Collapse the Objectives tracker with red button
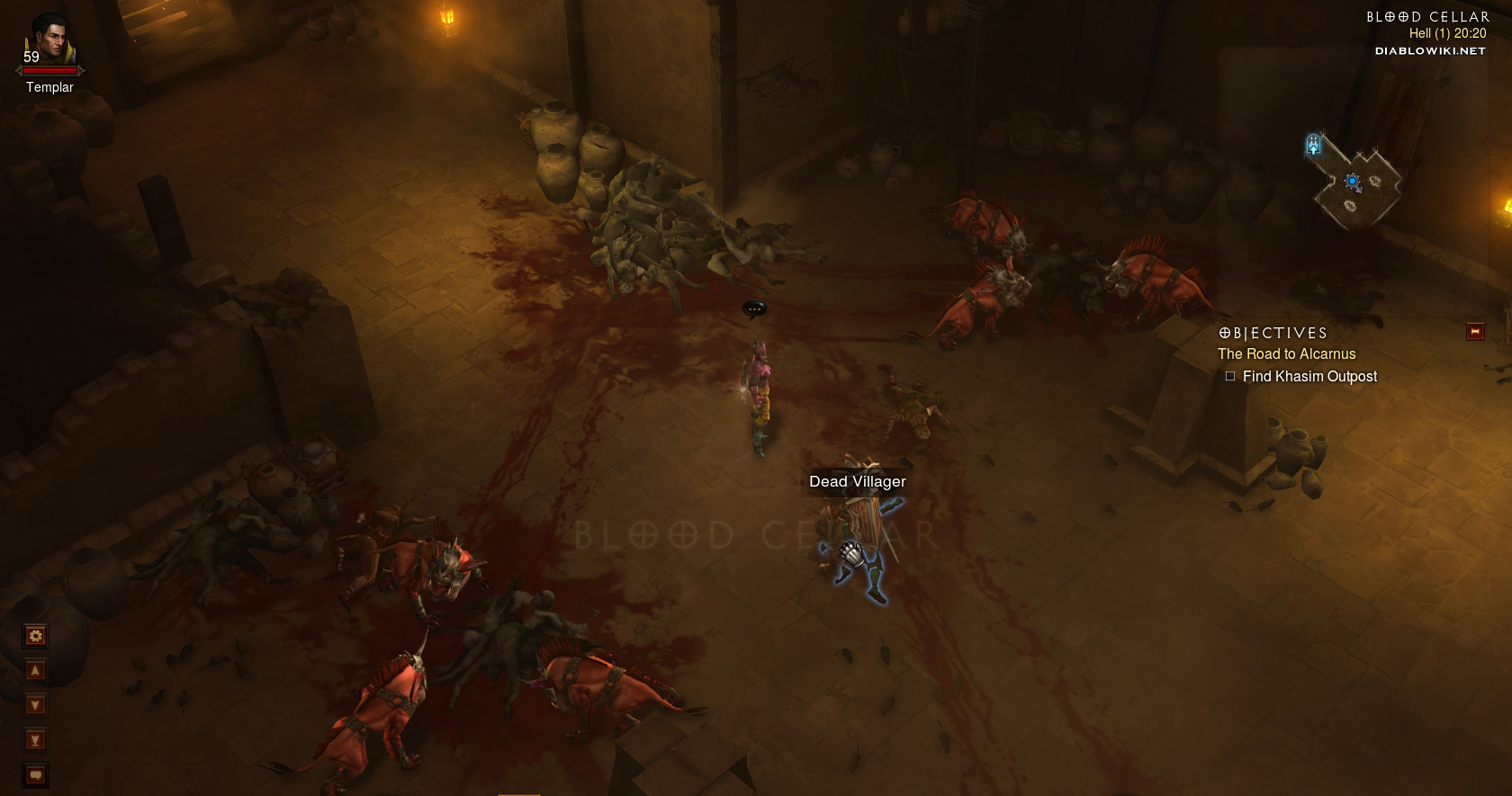This screenshot has height=796, width=1512. [x=1474, y=332]
